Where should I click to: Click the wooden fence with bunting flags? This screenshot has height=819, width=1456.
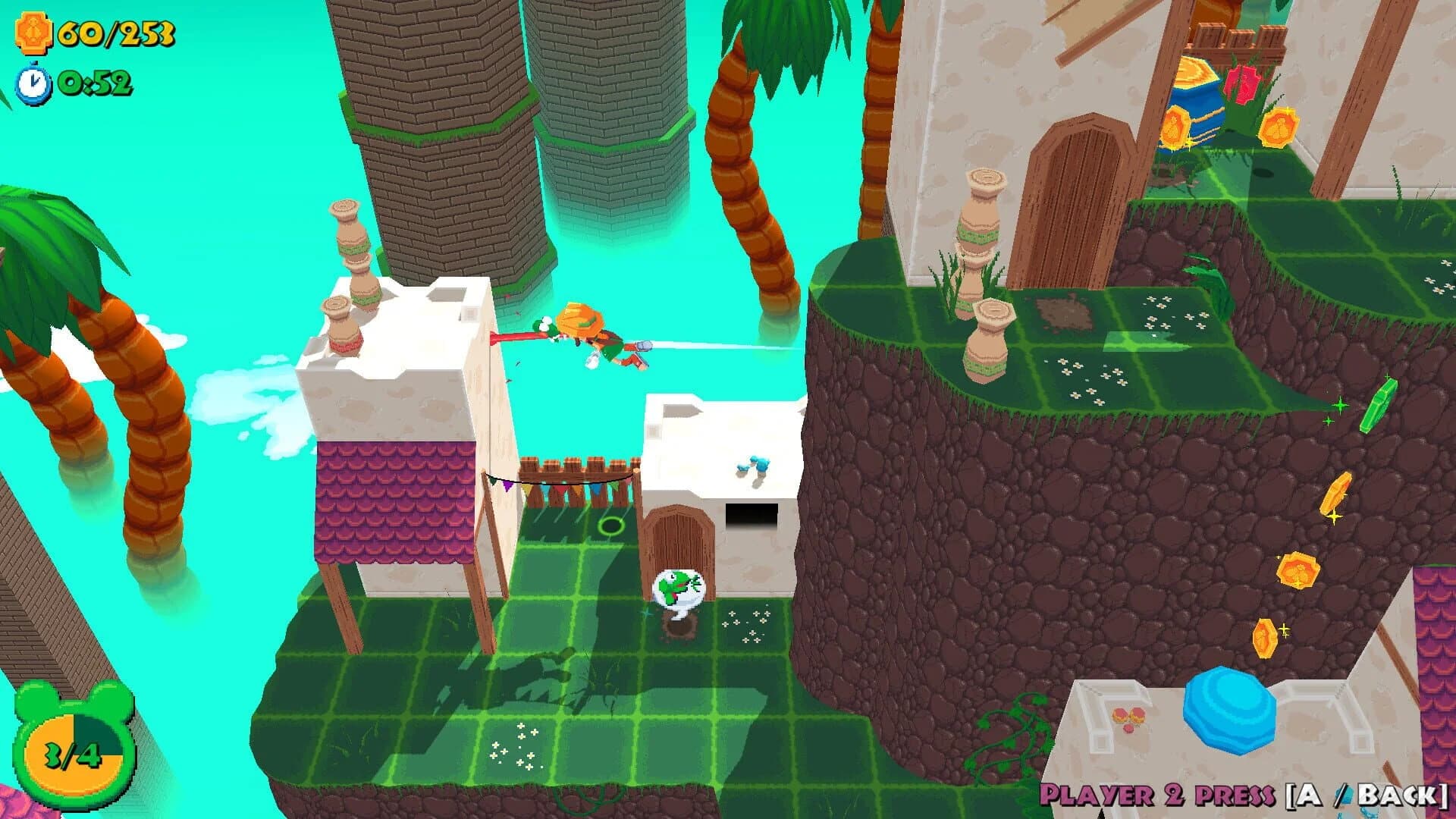pyautogui.click(x=576, y=474)
